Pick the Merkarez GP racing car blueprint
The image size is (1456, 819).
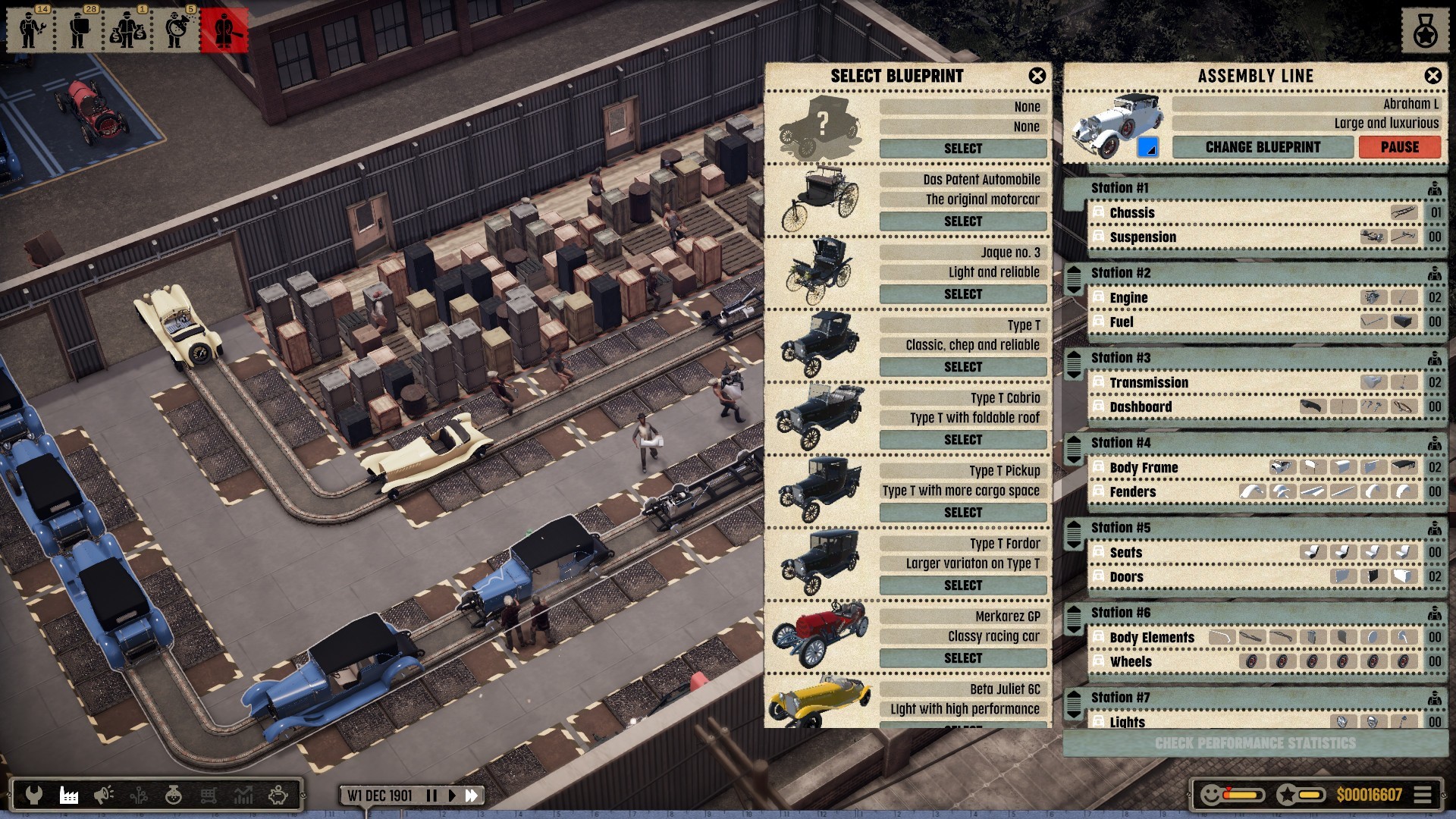pos(963,658)
